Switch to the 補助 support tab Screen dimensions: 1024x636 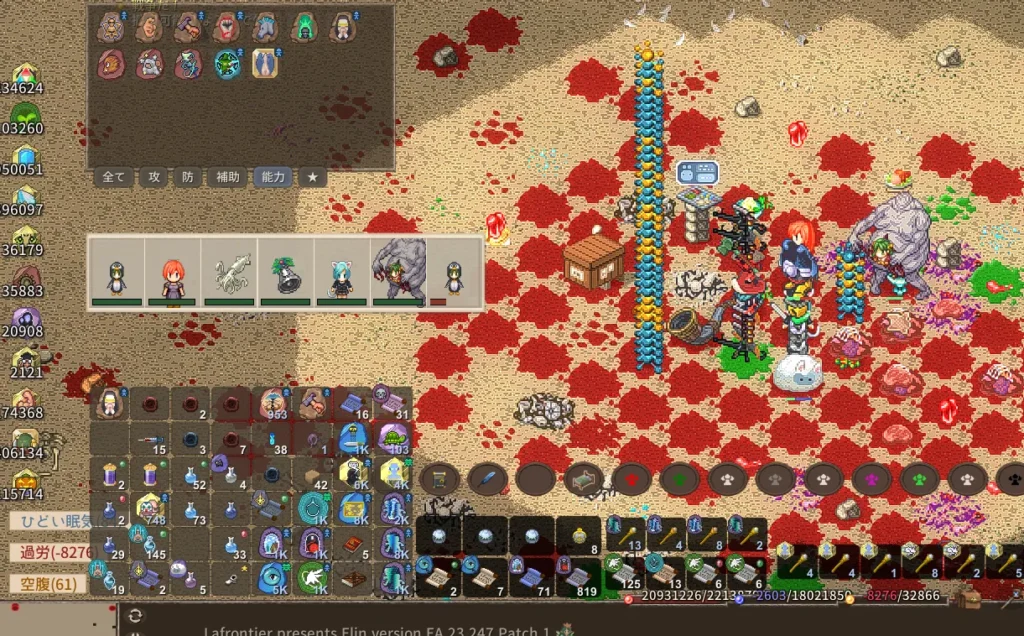pos(227,177)
